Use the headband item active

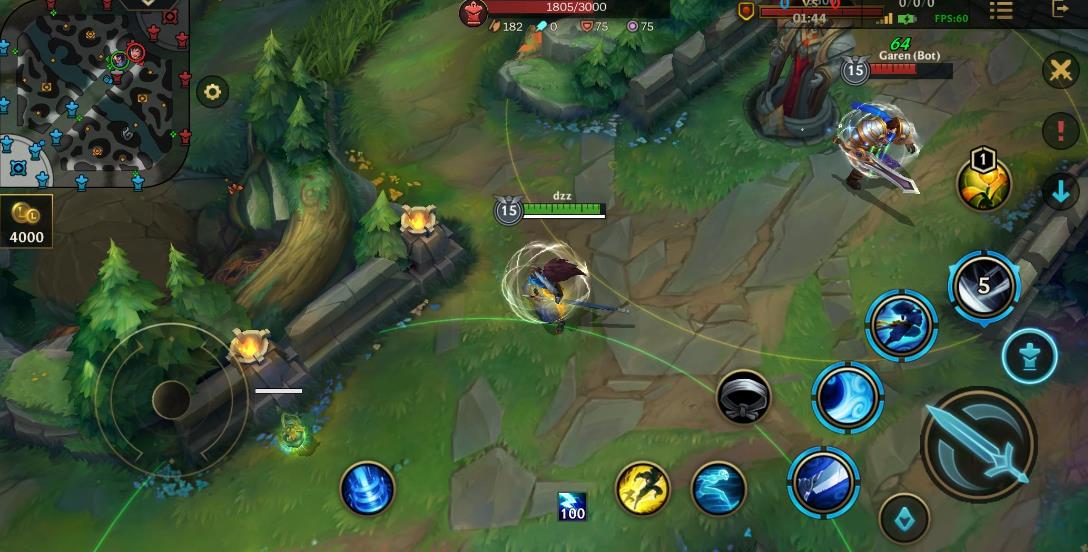tap(743, 396)
